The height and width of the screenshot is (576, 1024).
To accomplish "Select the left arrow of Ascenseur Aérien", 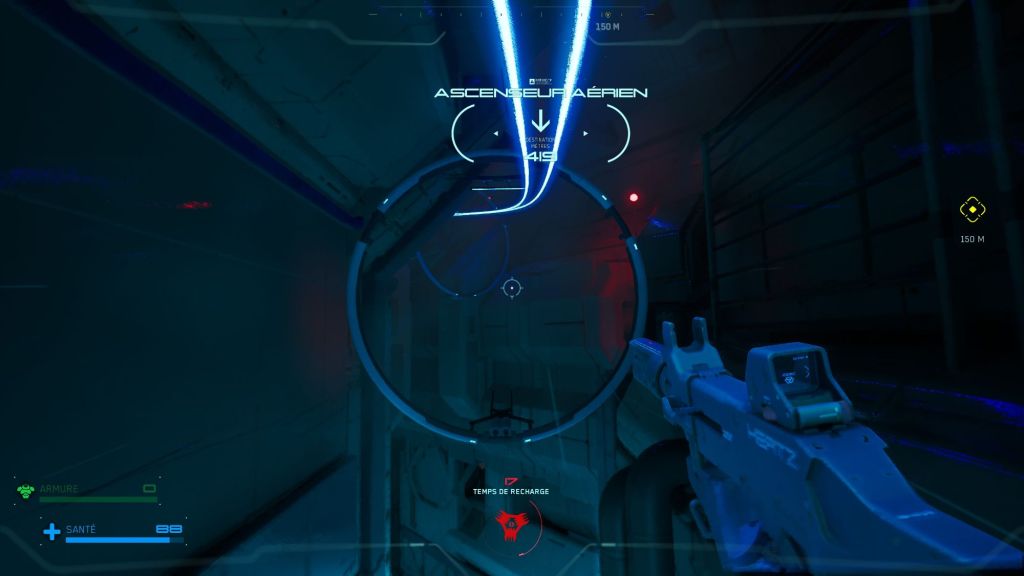I will (x=497, y=133).
